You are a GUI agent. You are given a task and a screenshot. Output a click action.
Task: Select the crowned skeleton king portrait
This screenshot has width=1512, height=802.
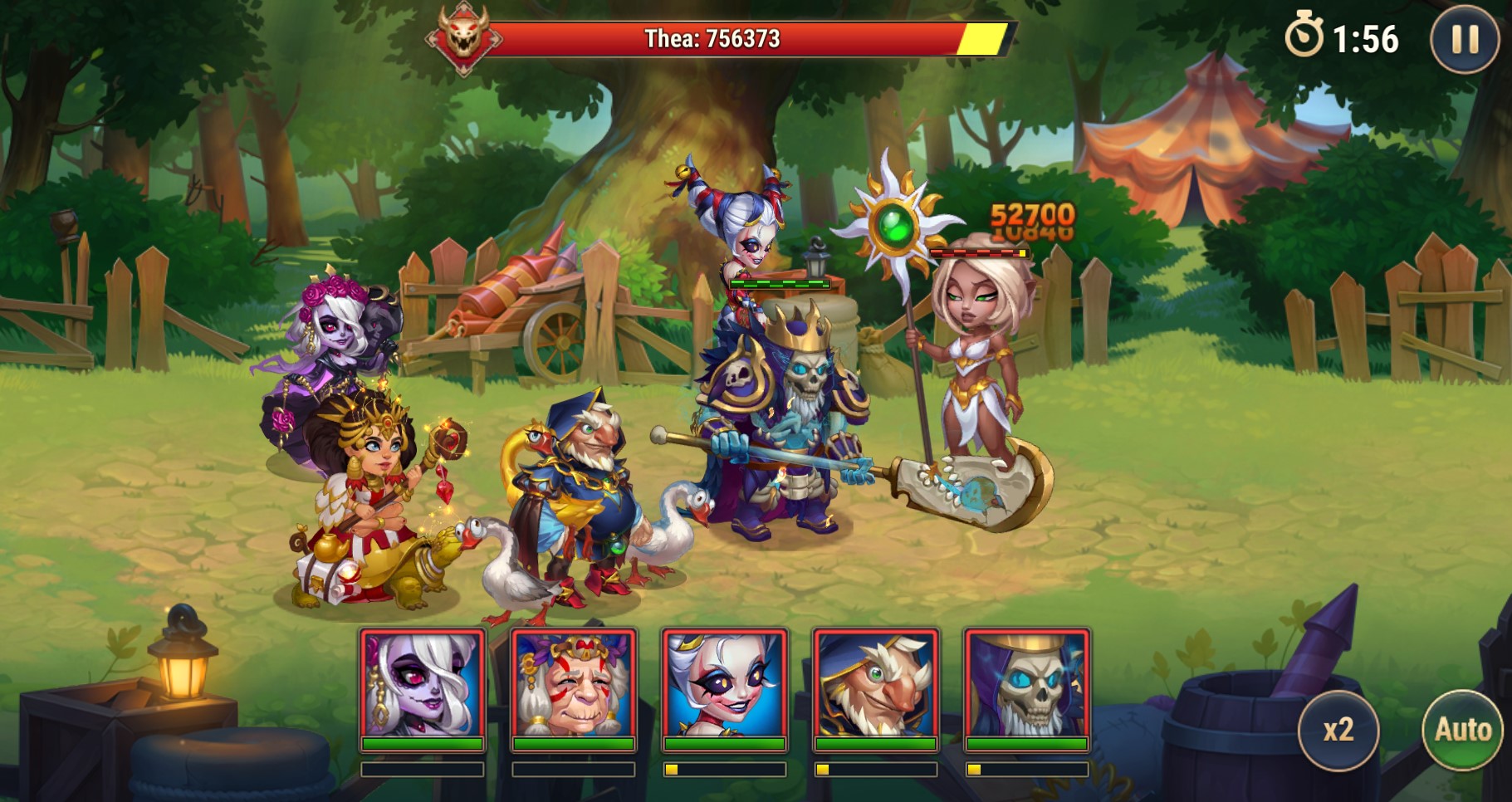(1027, 684)
